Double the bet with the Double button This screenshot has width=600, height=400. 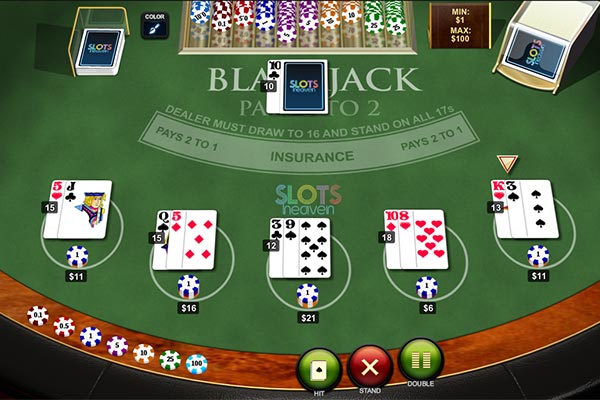coord(420,361)
